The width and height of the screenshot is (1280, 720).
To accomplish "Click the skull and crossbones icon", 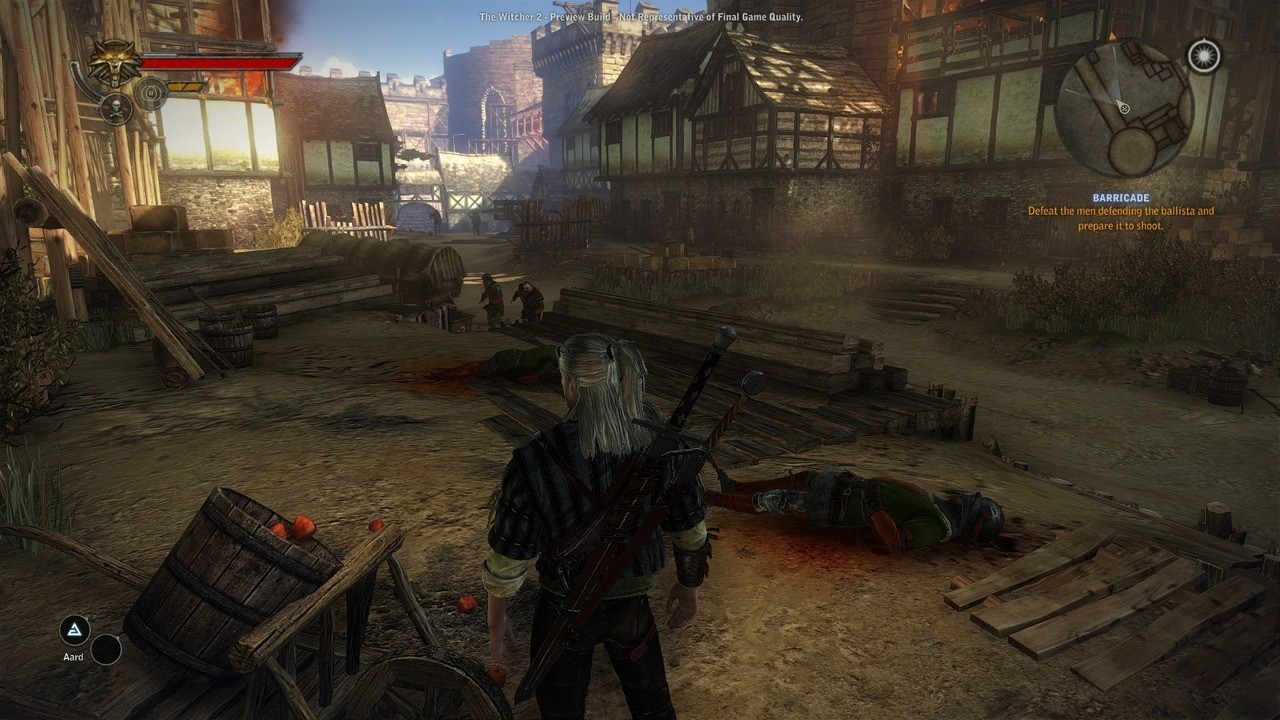I will 116,108.
